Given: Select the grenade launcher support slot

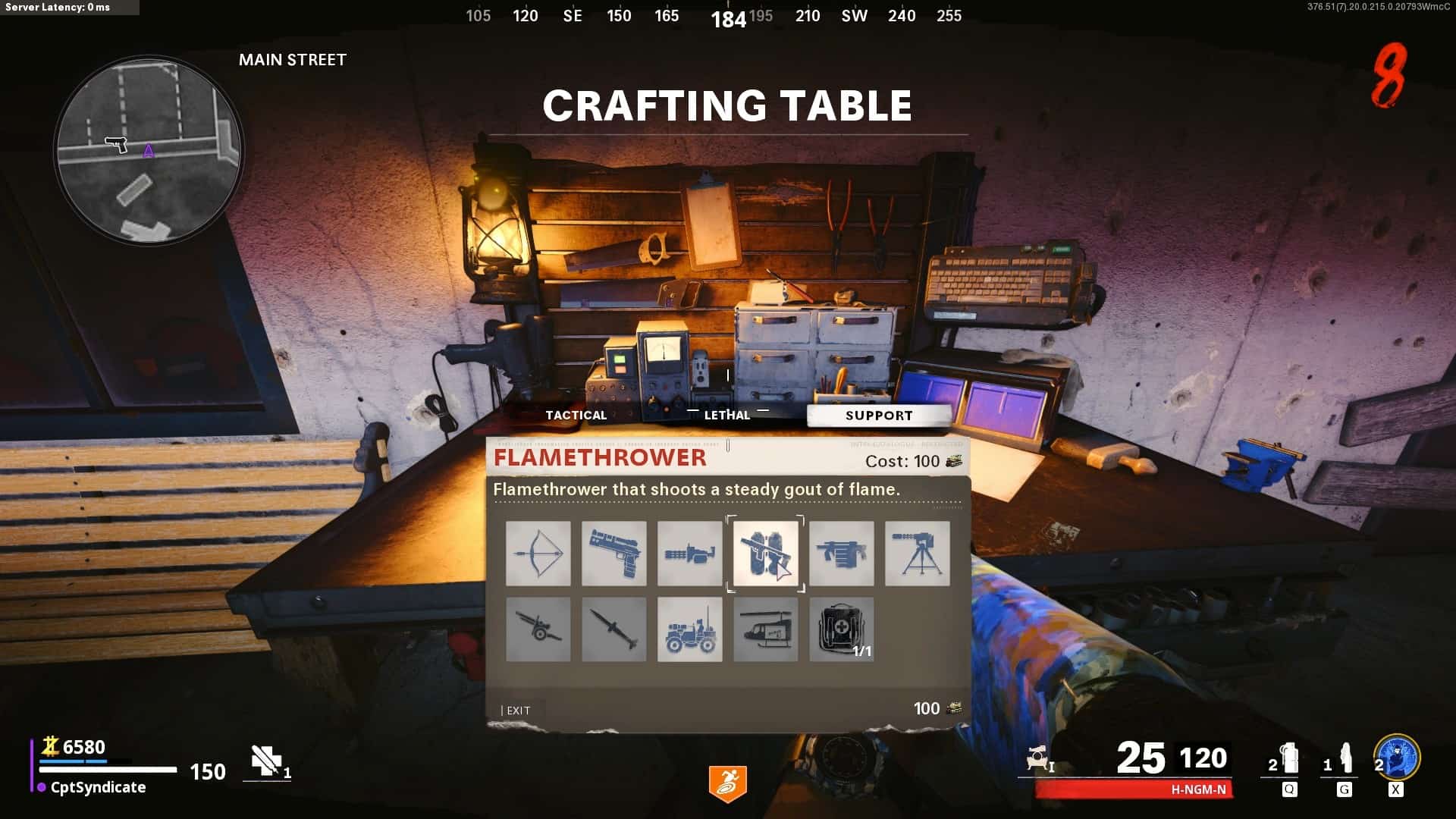Looking at the screenshot, I should pyautogui.click(x=842, y=554).
